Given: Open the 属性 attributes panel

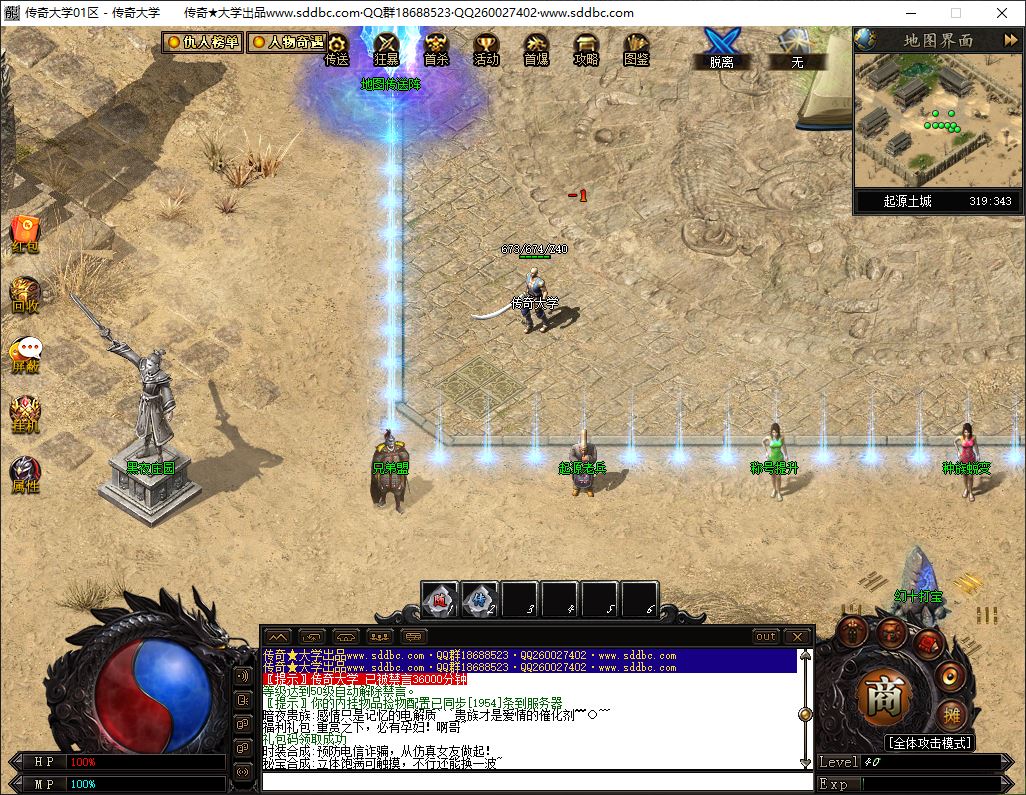Looking at the screenshot, I should [25, 473].
